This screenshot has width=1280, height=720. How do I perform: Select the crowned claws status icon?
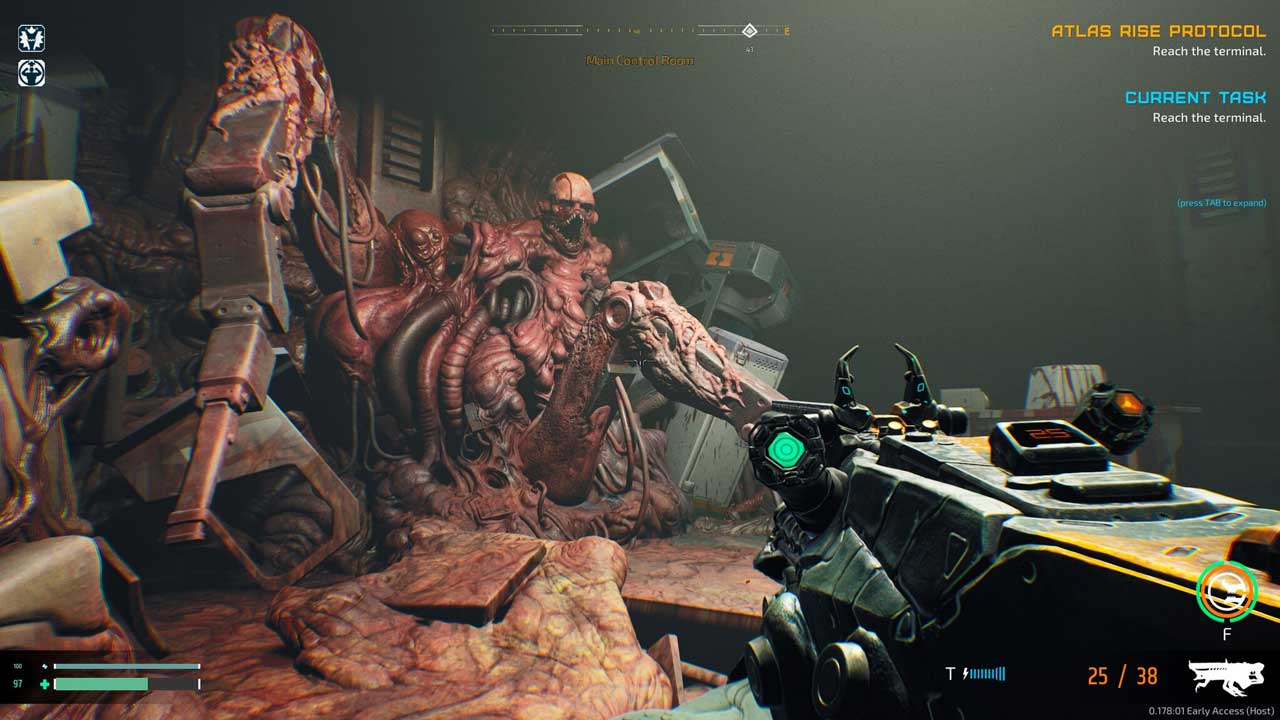coord(31,39)
